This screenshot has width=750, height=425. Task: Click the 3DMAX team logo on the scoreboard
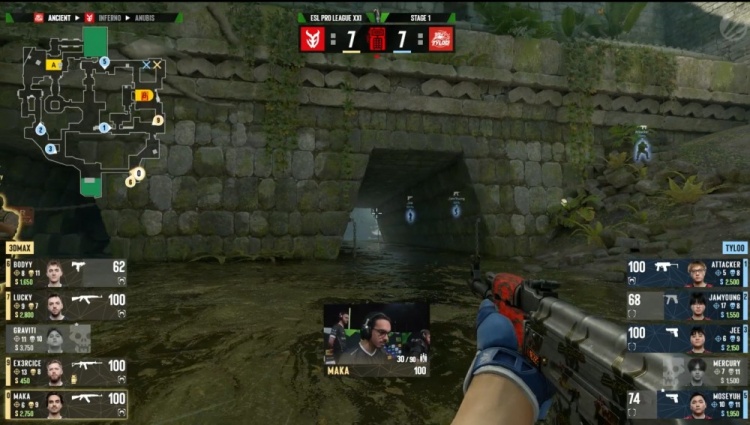(x=313, y=39)
